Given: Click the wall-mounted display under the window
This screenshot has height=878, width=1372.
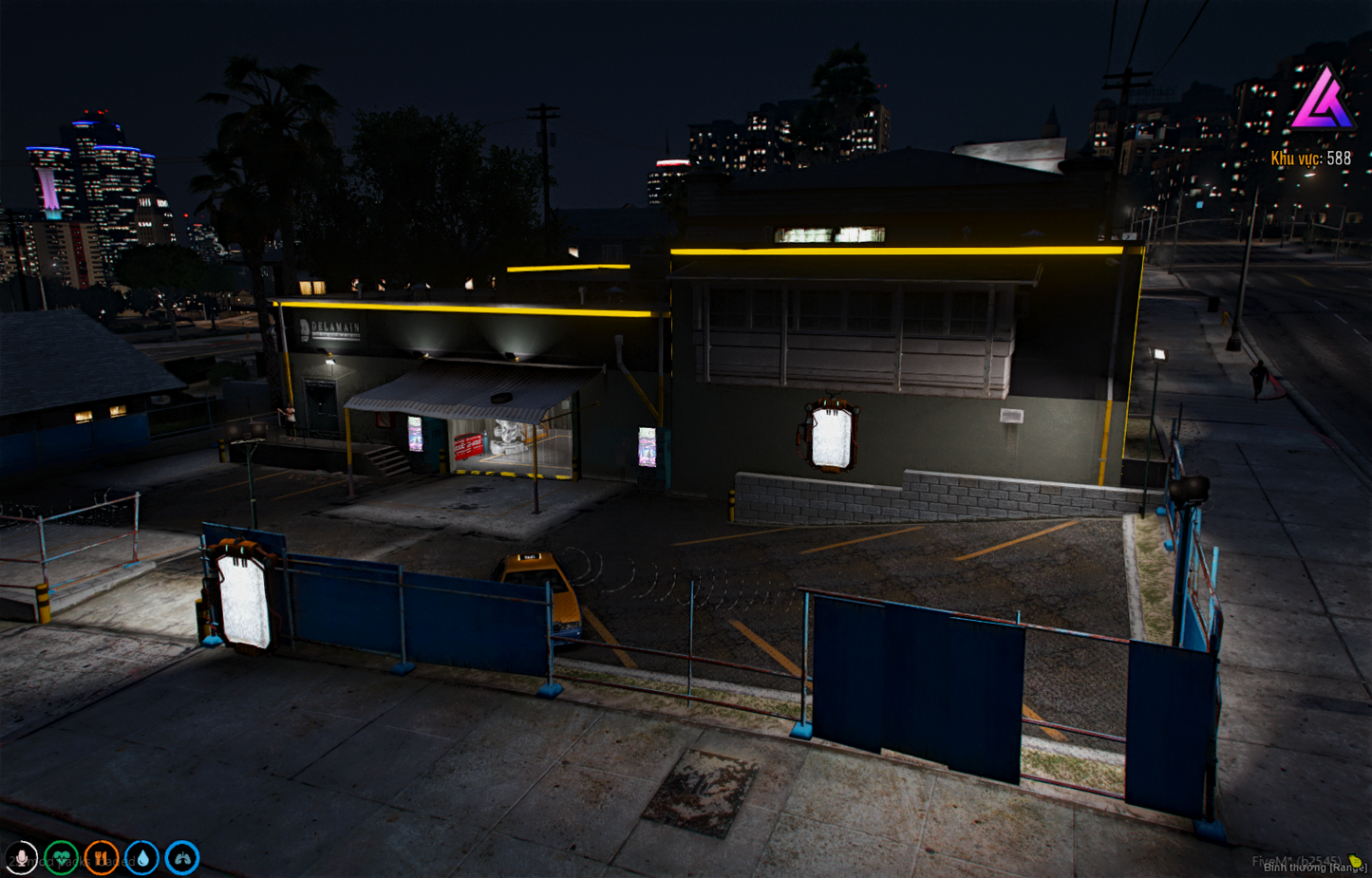Looking at the screenshot, I should pyautogui.click(x=830, y=436).
